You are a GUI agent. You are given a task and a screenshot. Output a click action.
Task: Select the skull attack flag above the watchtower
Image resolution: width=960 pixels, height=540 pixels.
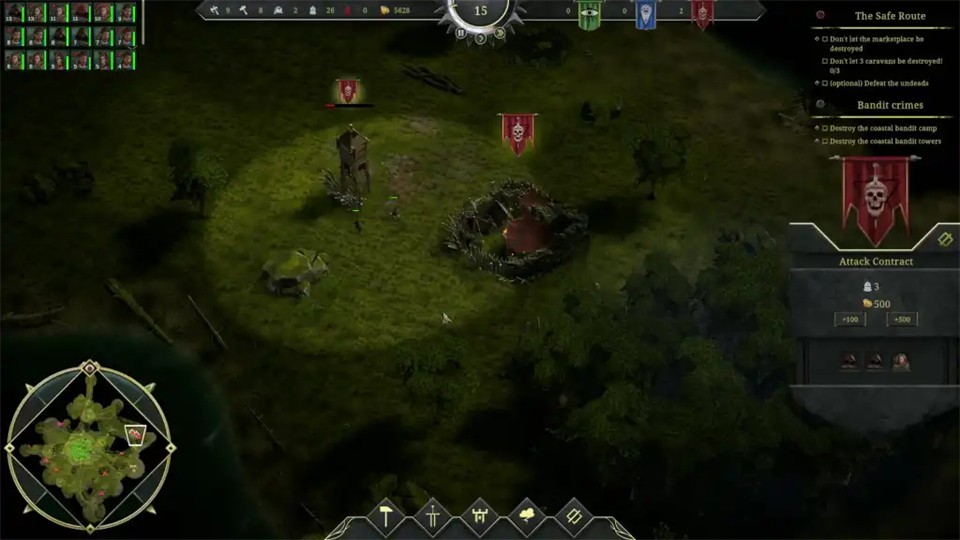(x=347, y=92)
